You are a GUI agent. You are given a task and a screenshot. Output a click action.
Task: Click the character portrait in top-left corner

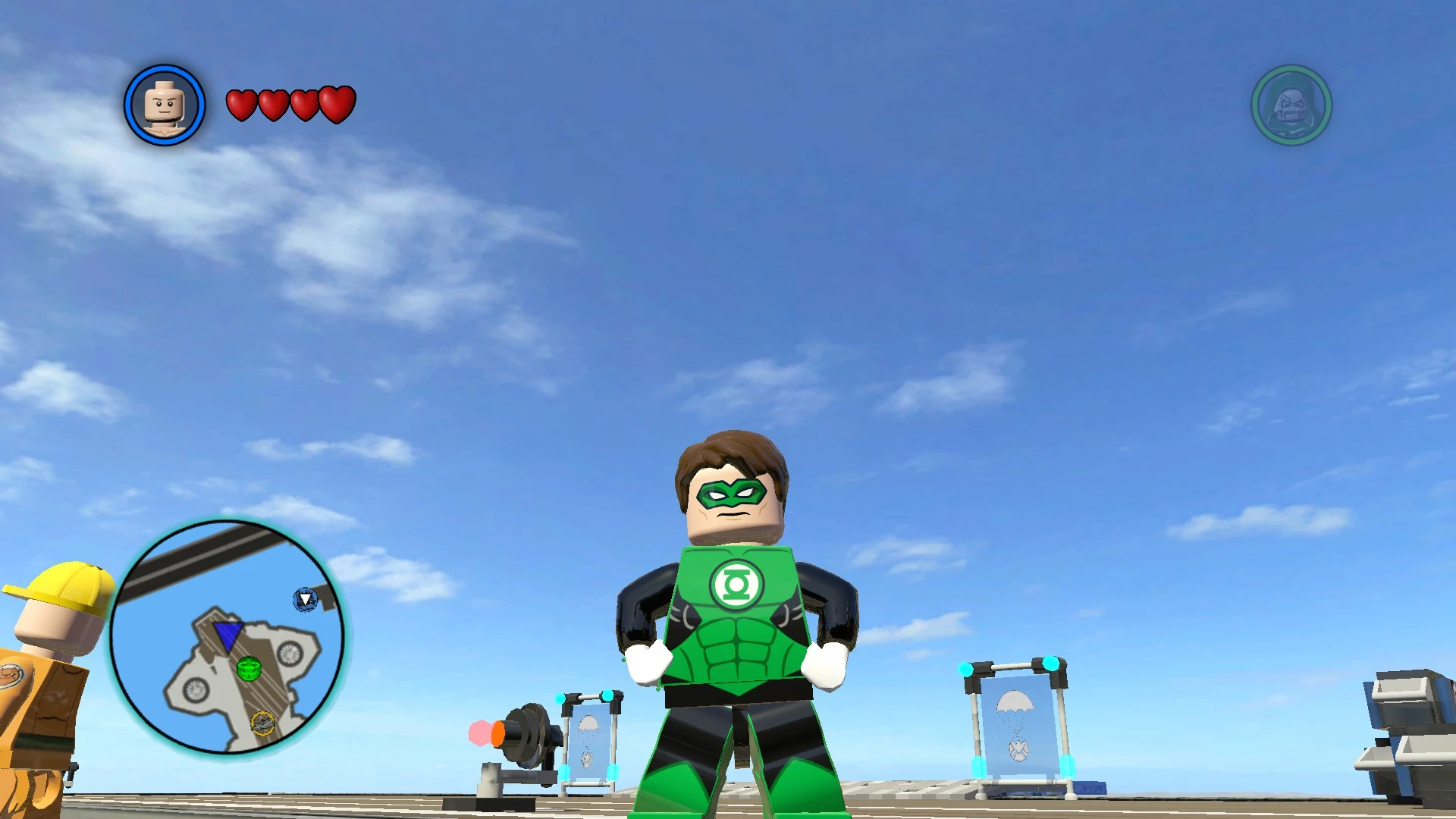[163, 104]
